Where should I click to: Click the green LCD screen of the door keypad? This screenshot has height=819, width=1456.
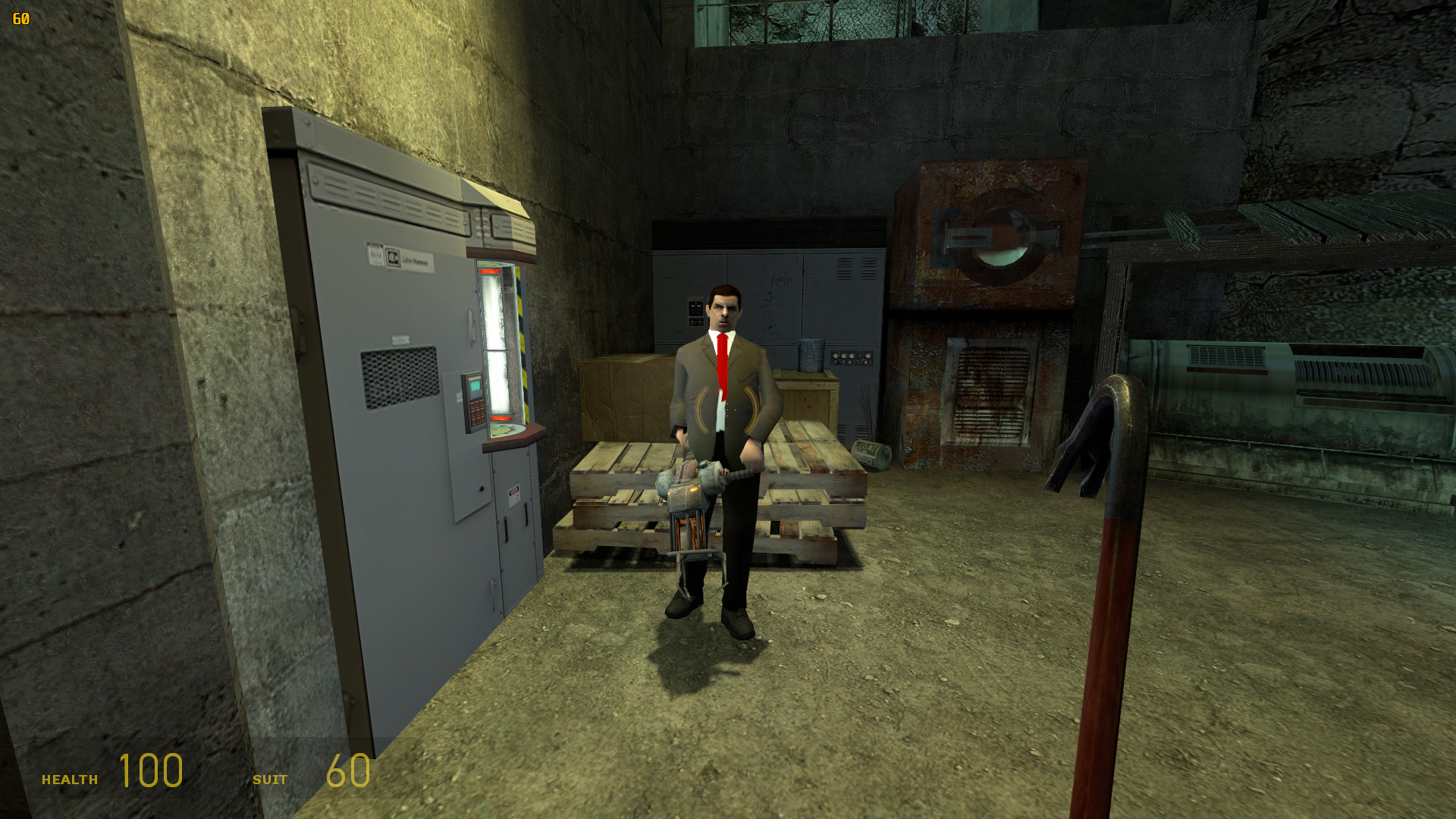click(x=475, y=385)
